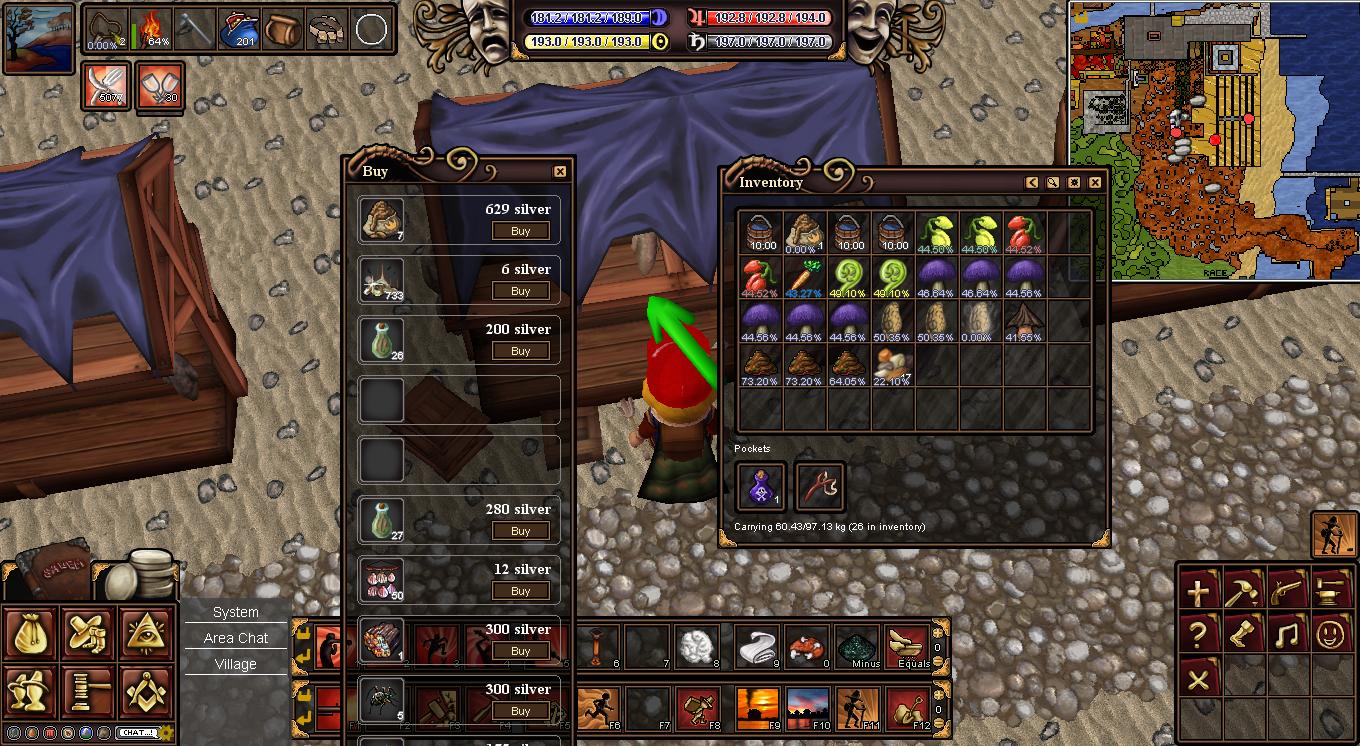The width and height of the screenshot is (1360, 746).
Task: Switch to the Village chat tab
Action: click(236, 664)
